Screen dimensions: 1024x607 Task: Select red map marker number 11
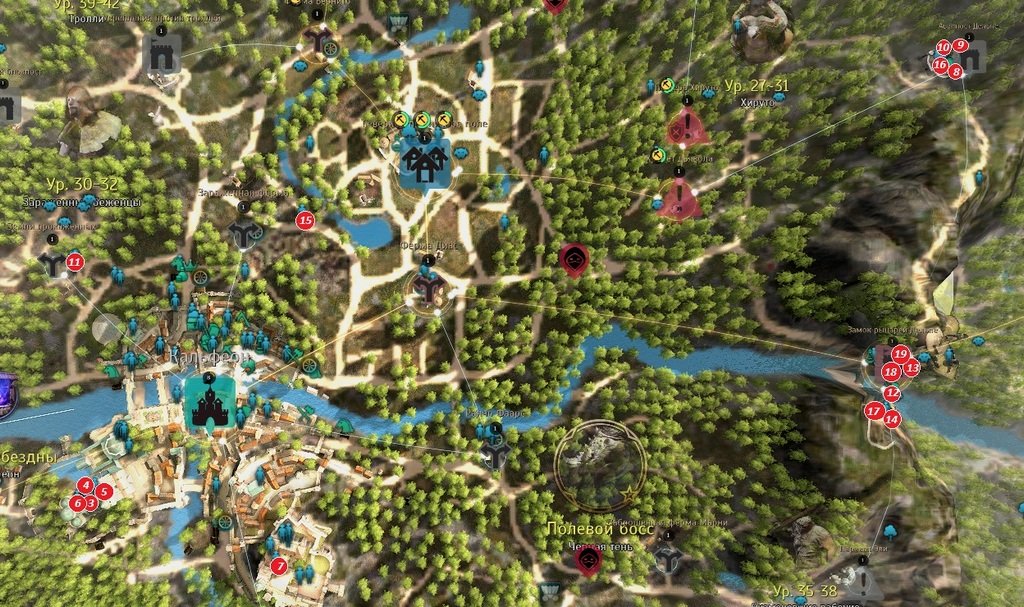click(74, 262)
